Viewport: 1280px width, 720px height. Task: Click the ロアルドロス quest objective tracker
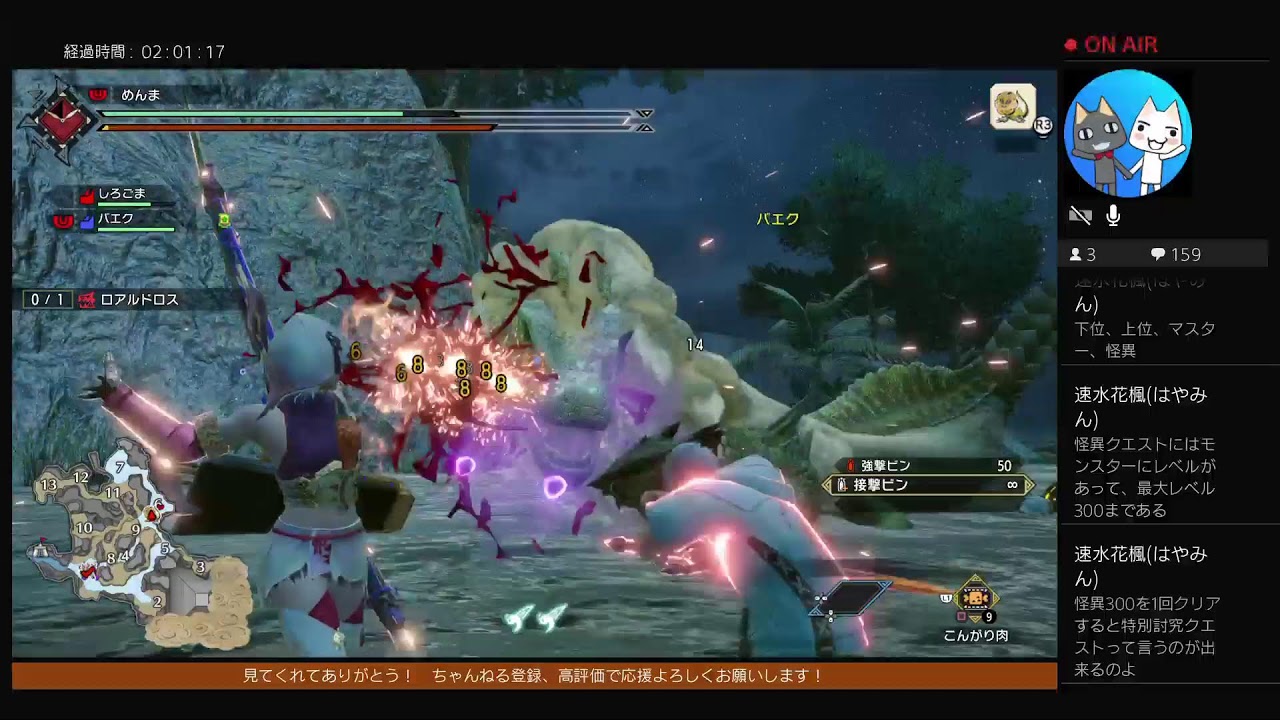(x=130, y=299)
